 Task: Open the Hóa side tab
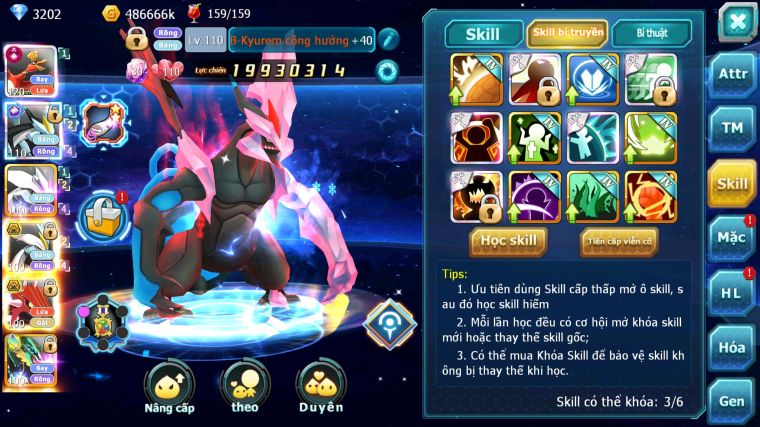(732, 347)
